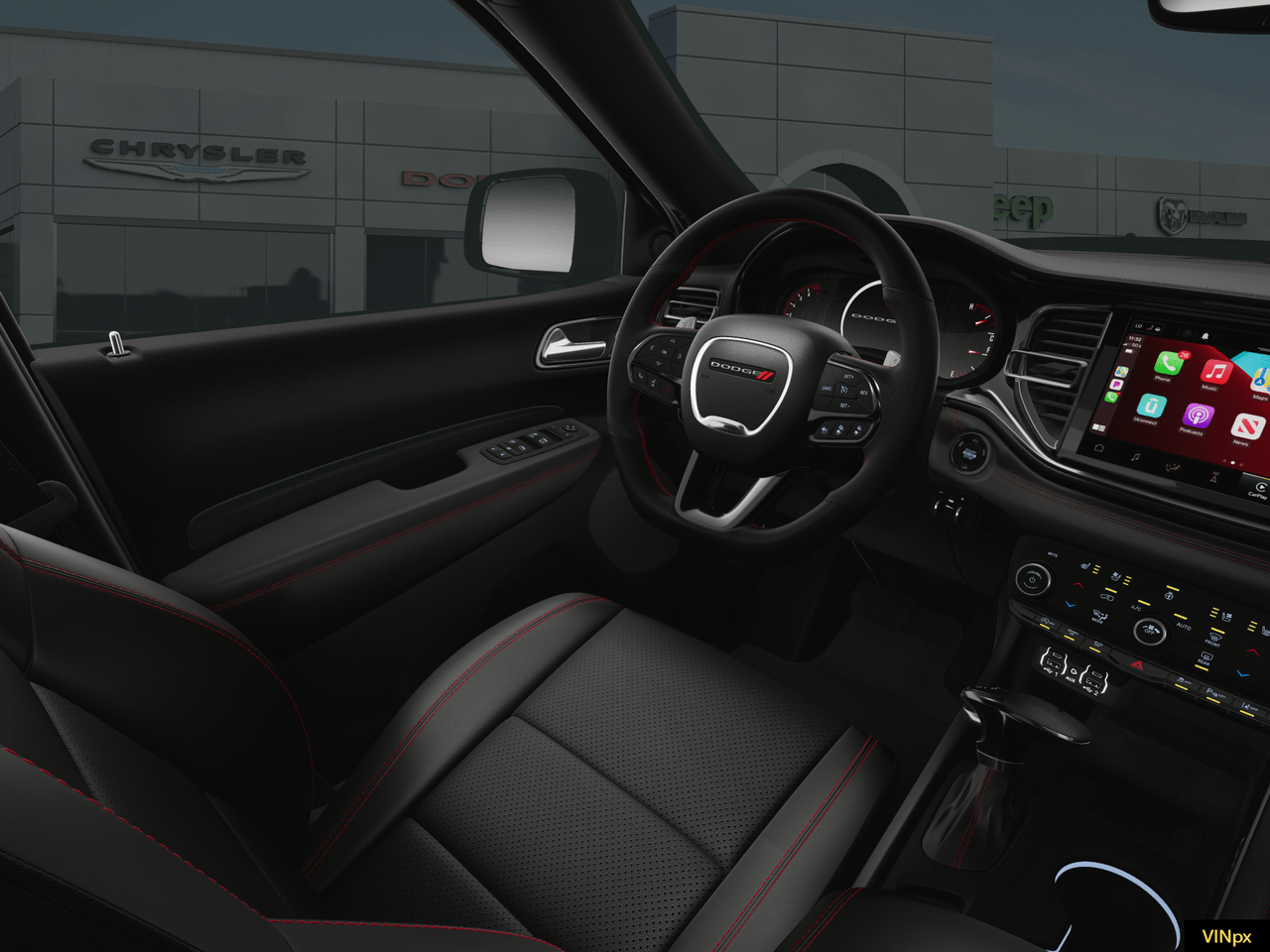Toggle the A/C button
Viewport: 1270px width, 952px height.
point(1136,608)
